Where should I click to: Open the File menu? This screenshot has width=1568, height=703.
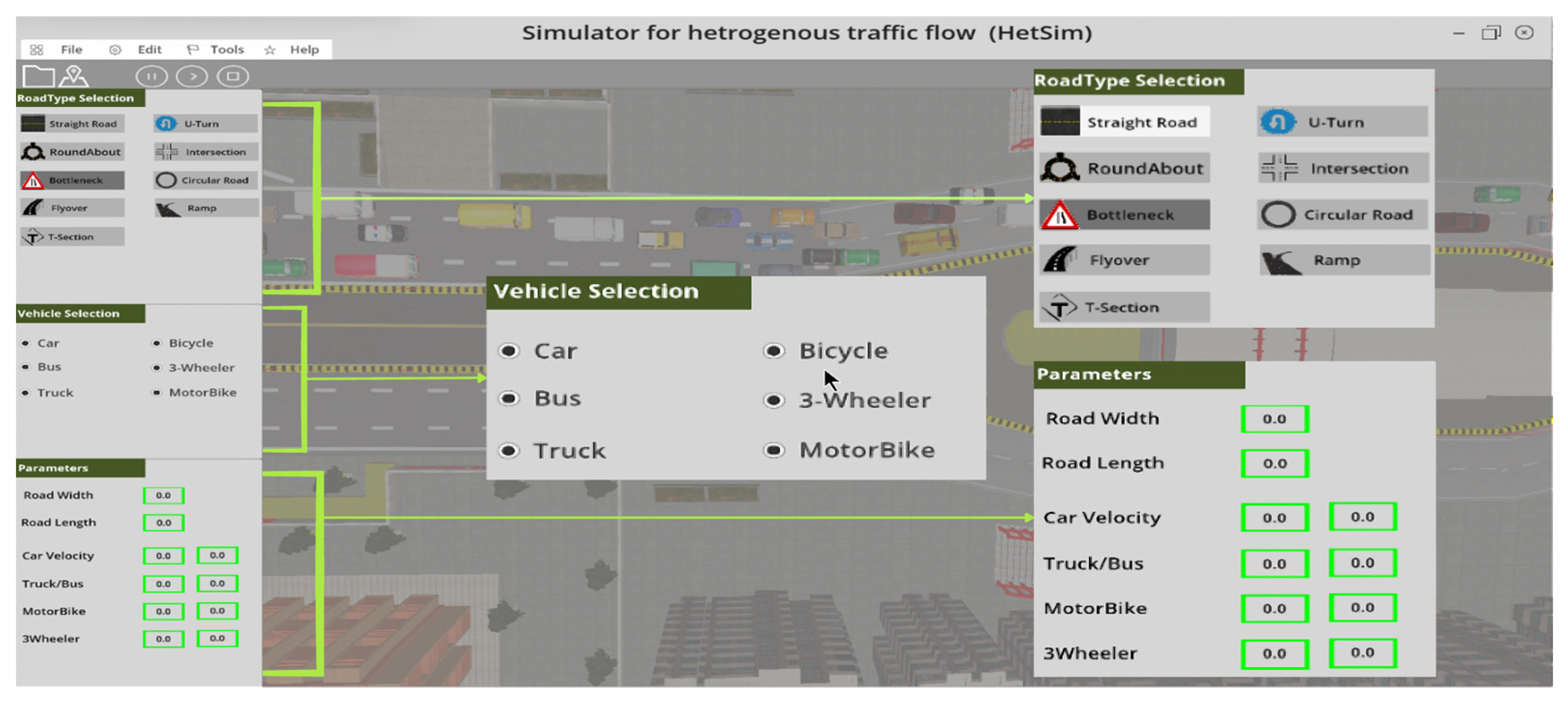pos(71,49)
